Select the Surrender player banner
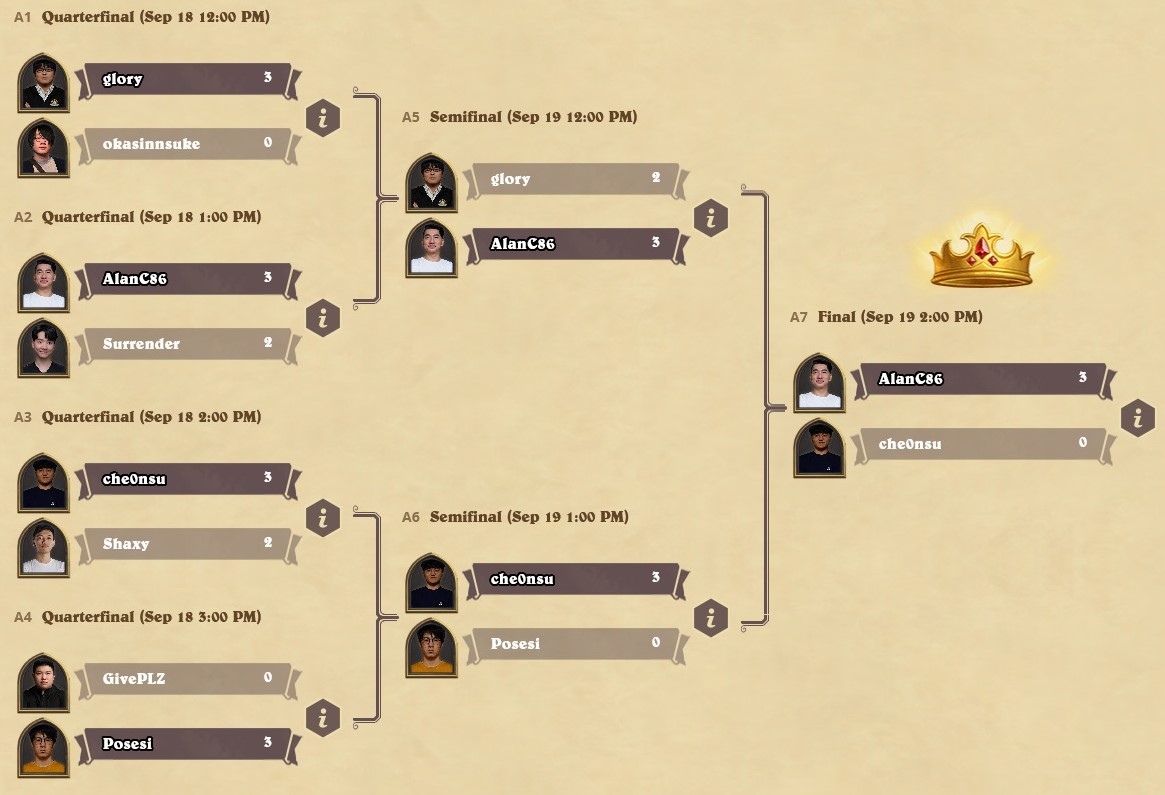 tap(185, 344)
